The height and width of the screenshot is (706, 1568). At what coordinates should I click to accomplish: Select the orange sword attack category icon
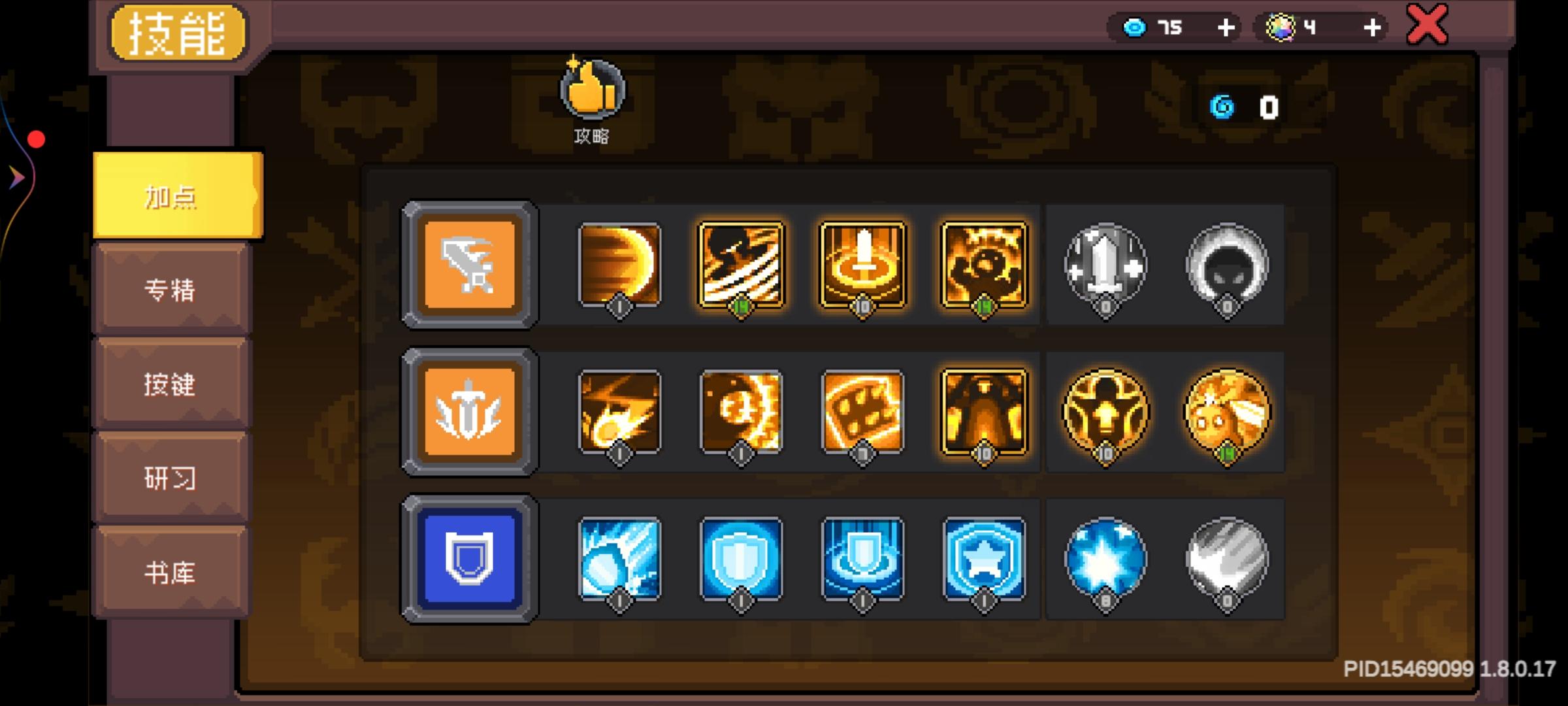[468, 267]
